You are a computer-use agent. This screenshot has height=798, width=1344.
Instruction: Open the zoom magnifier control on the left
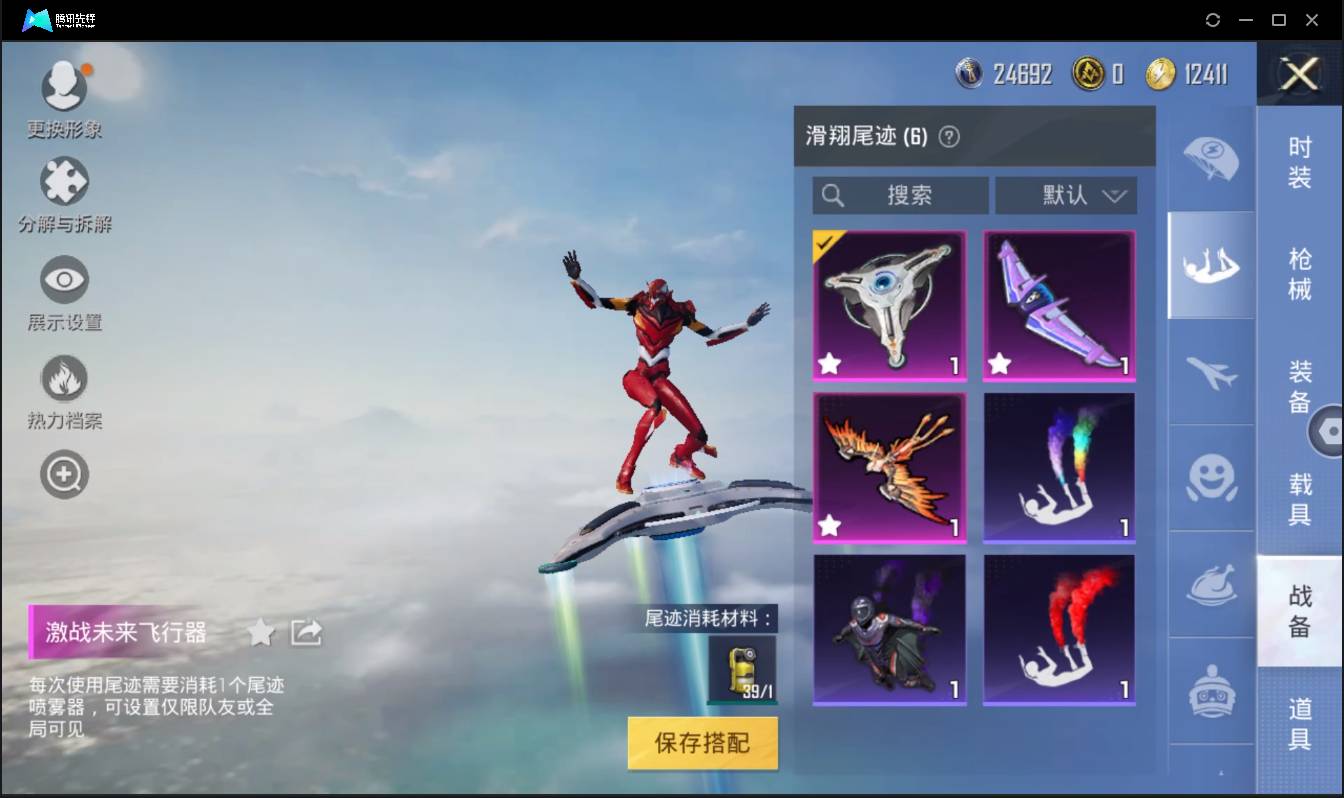[64, 474]
